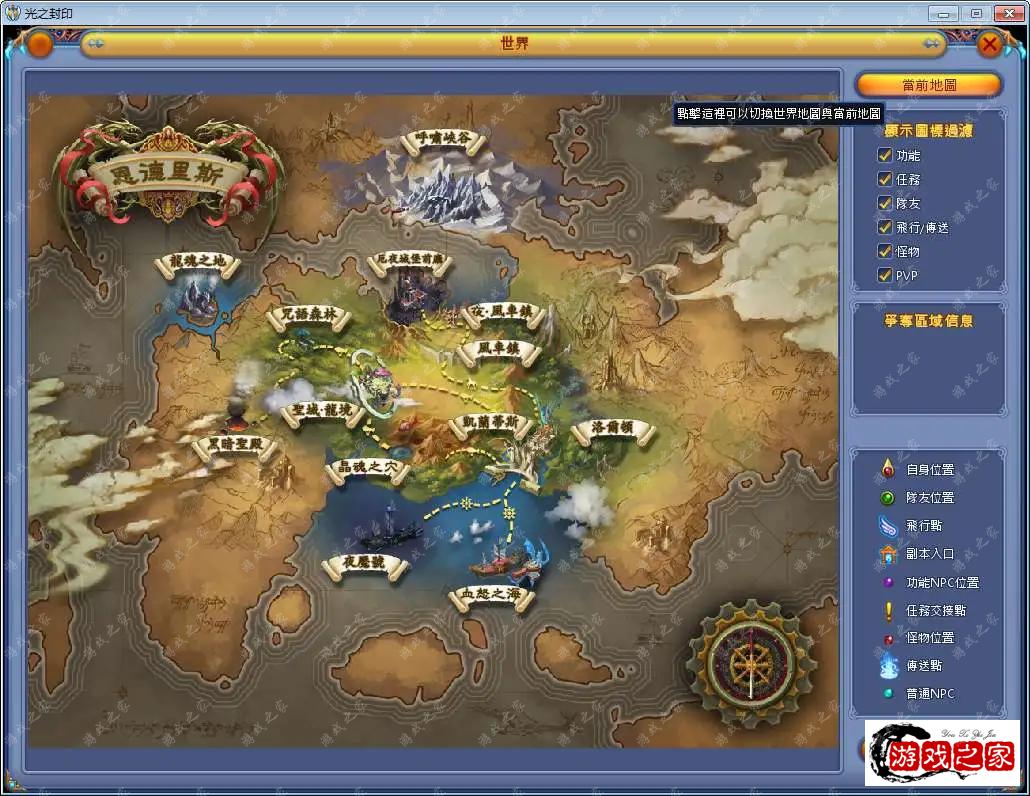This screenshot has width=1030, height=796.
Task: Open the 晶魂之穴 map area
Action: (x=368, y=468)
